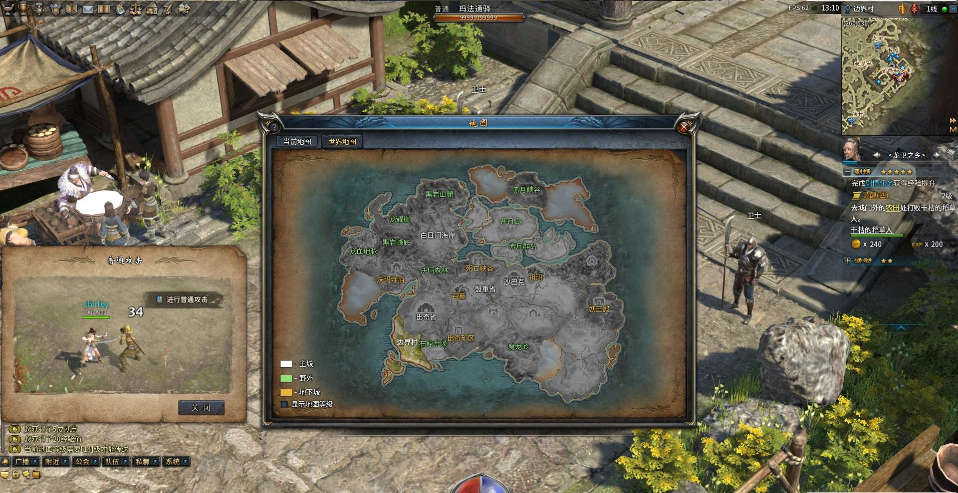The height and width of the screenshot is (493, 958).
Task: Open the 私聊 chat channel tab
Action: click(143, 462)
